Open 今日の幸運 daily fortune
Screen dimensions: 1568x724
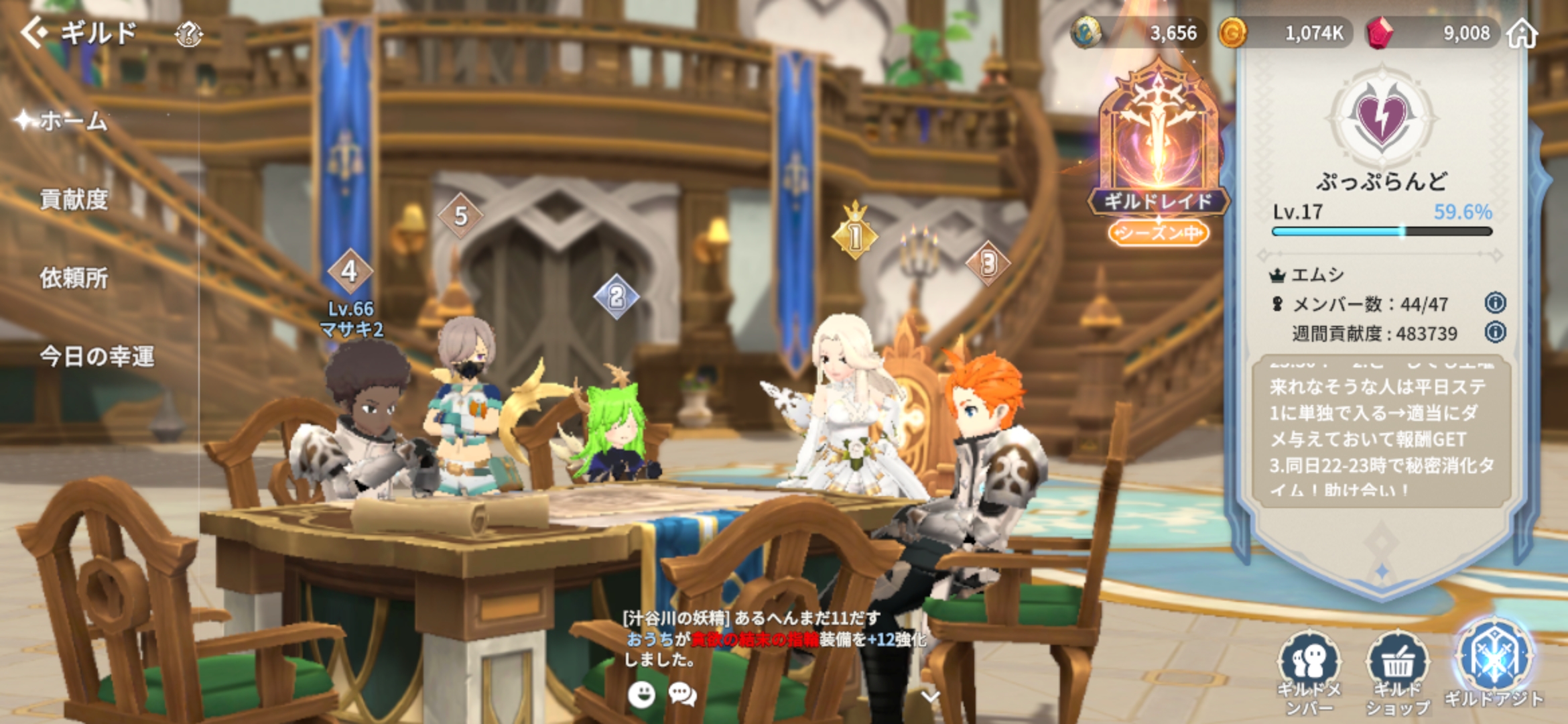click(97, 356)
